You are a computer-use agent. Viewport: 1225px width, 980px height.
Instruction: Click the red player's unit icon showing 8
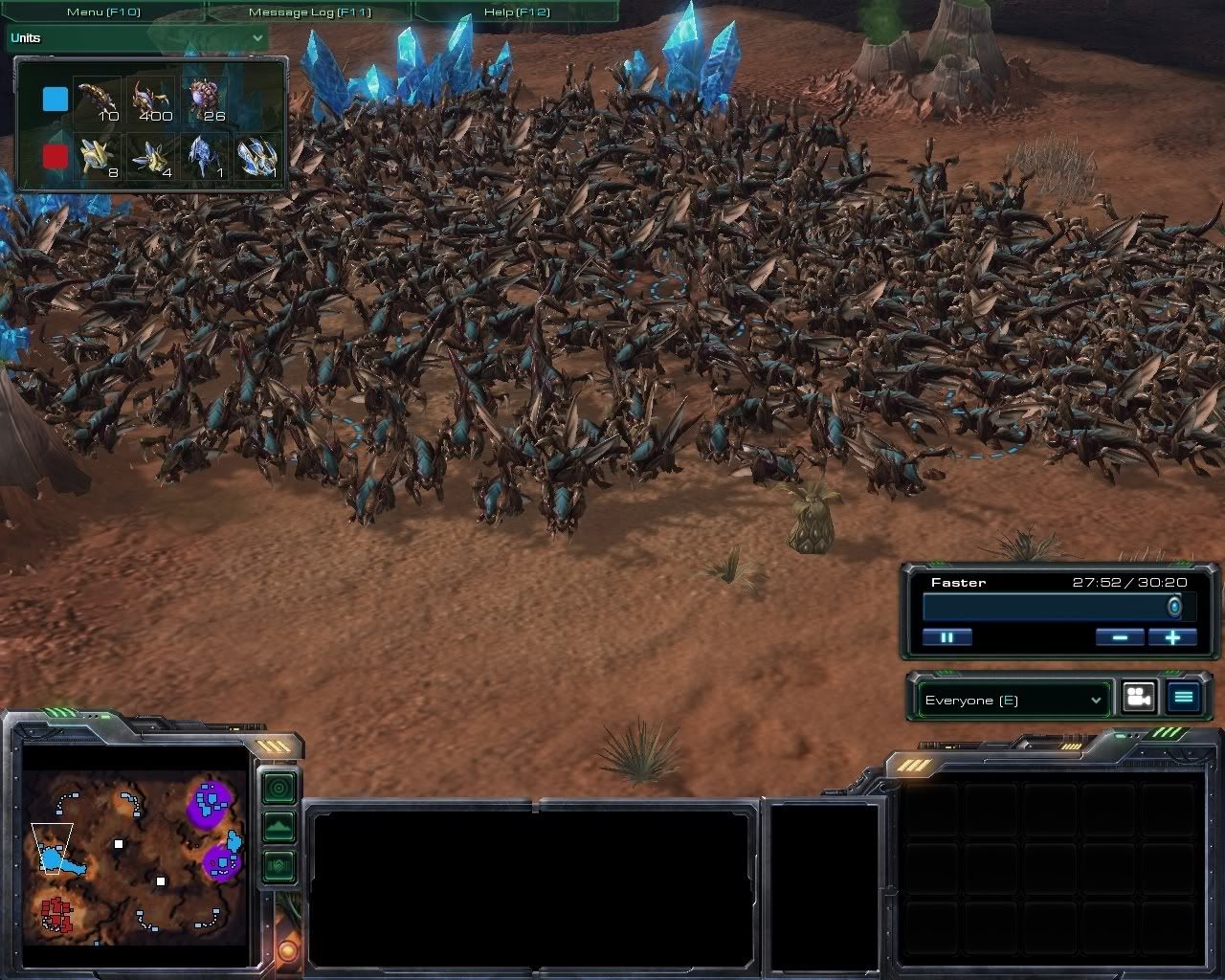point(97,155)
